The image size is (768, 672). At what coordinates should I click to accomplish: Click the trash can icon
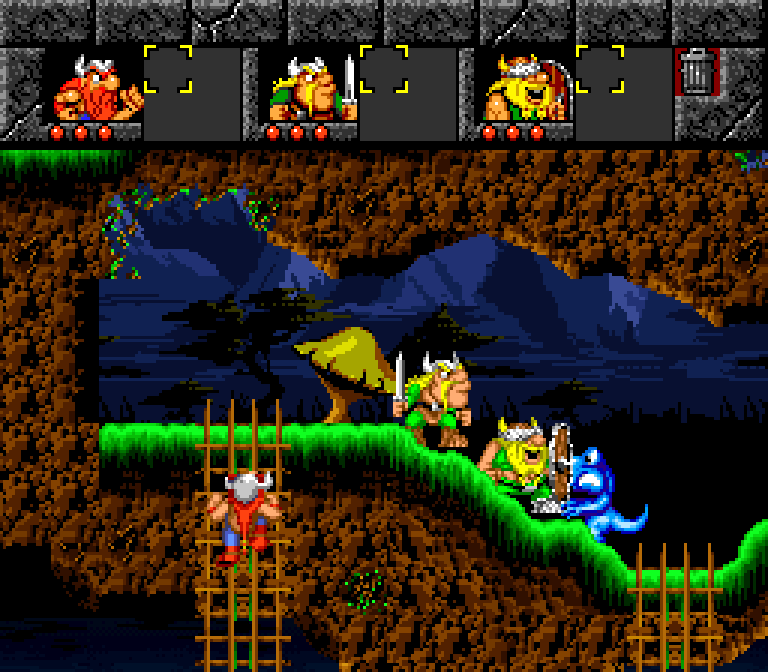click(x=695, y=72)
